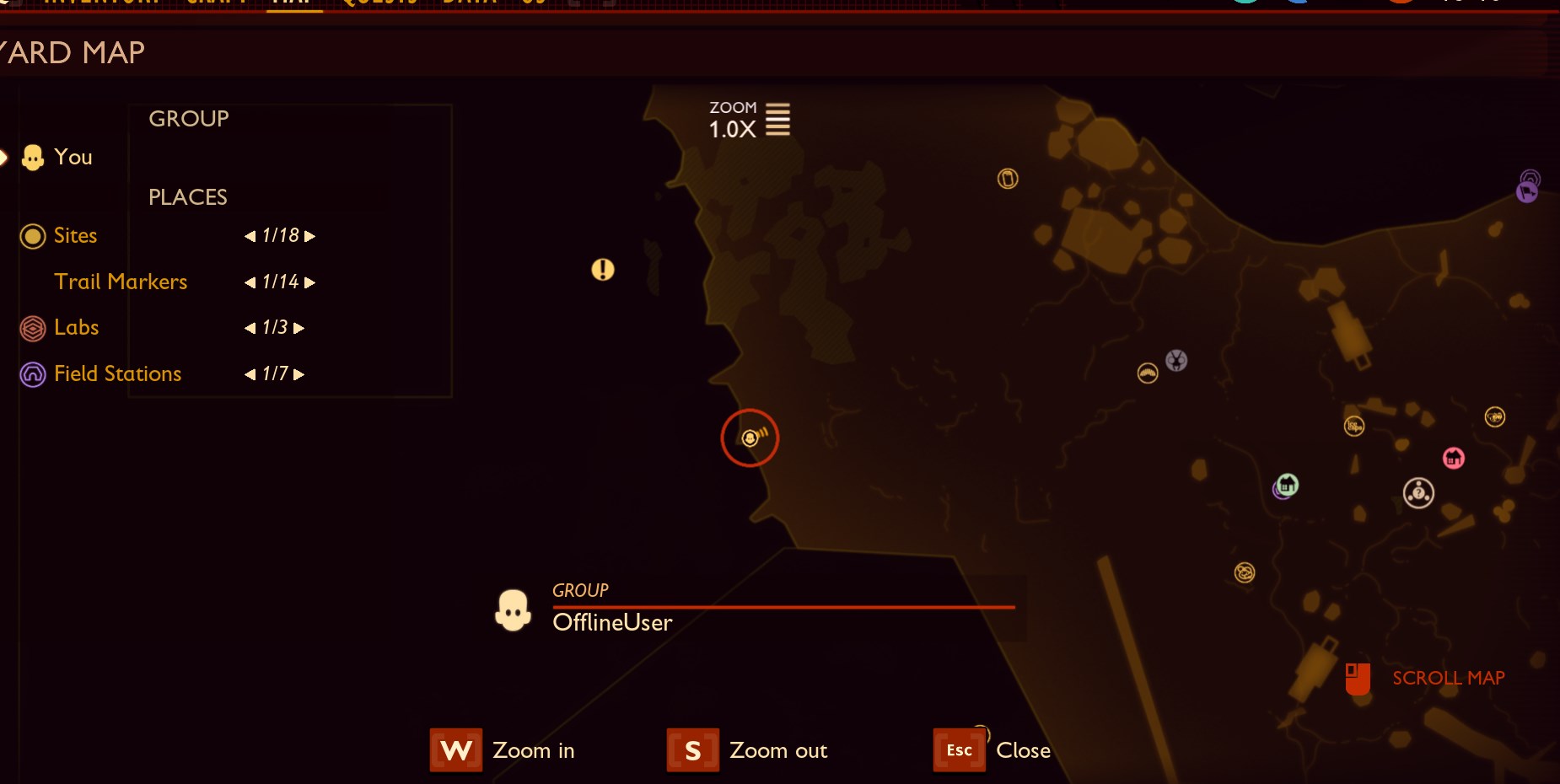Open the Ice Caps sign map marker
Image resolution: width=1560 pixels, height=784 pixels.
1354,427
